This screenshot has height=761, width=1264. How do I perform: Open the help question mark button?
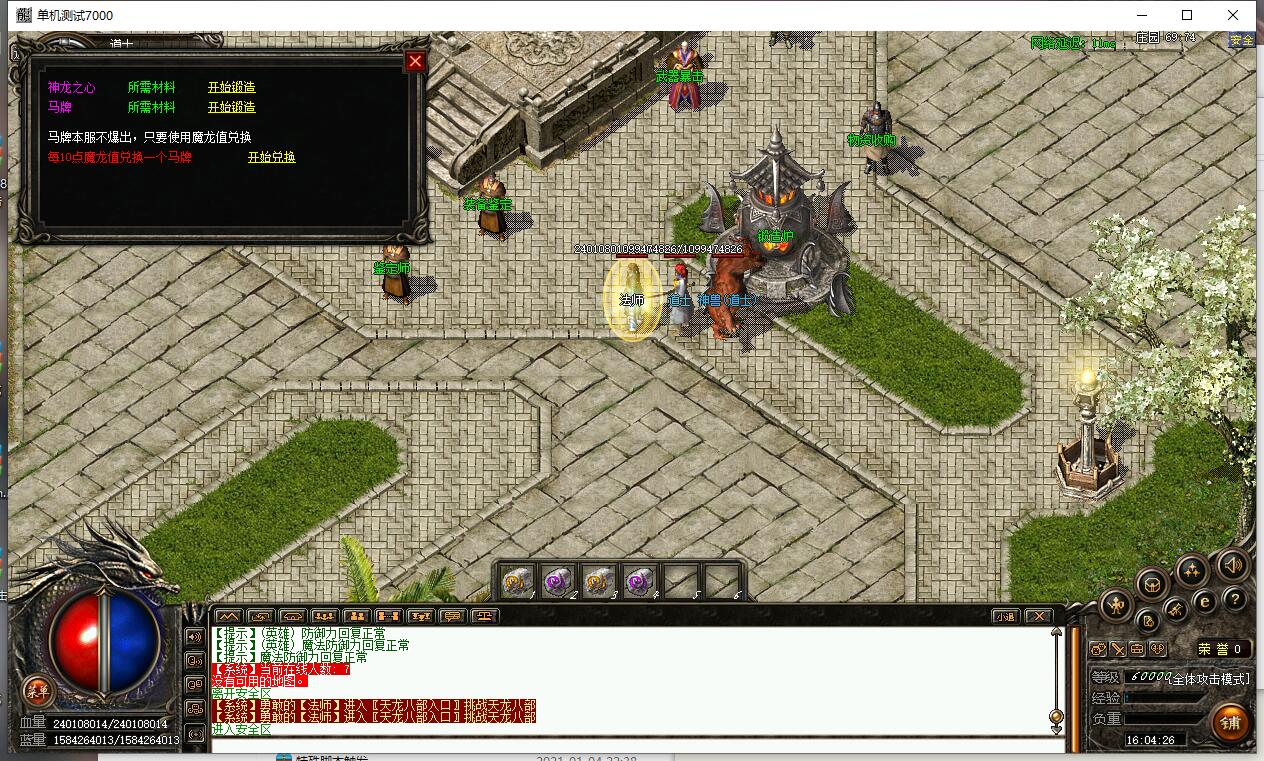pyautogui.click(x=1235, y=599)
